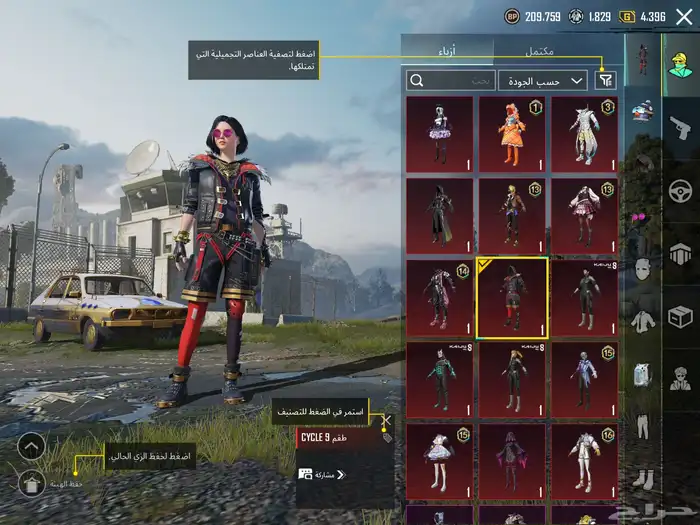
Task: Click the owned-items filter funnel button
Action: coord(605,80)
